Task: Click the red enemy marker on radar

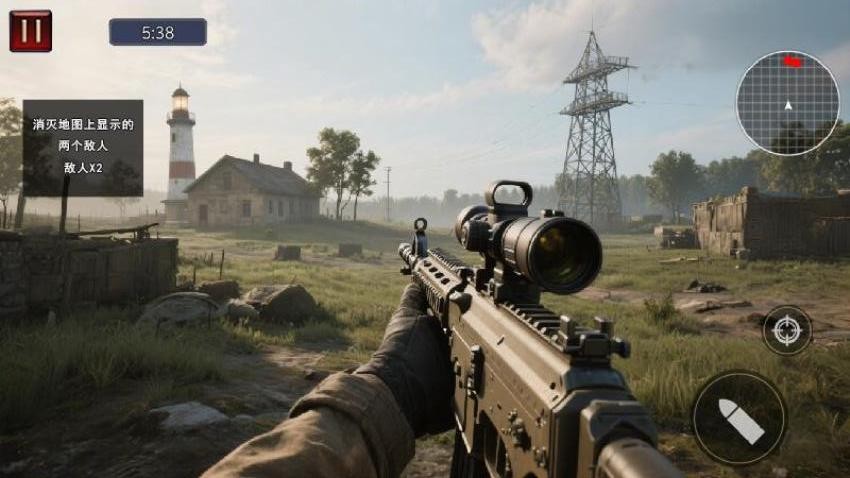Action: tap(793, 62)
